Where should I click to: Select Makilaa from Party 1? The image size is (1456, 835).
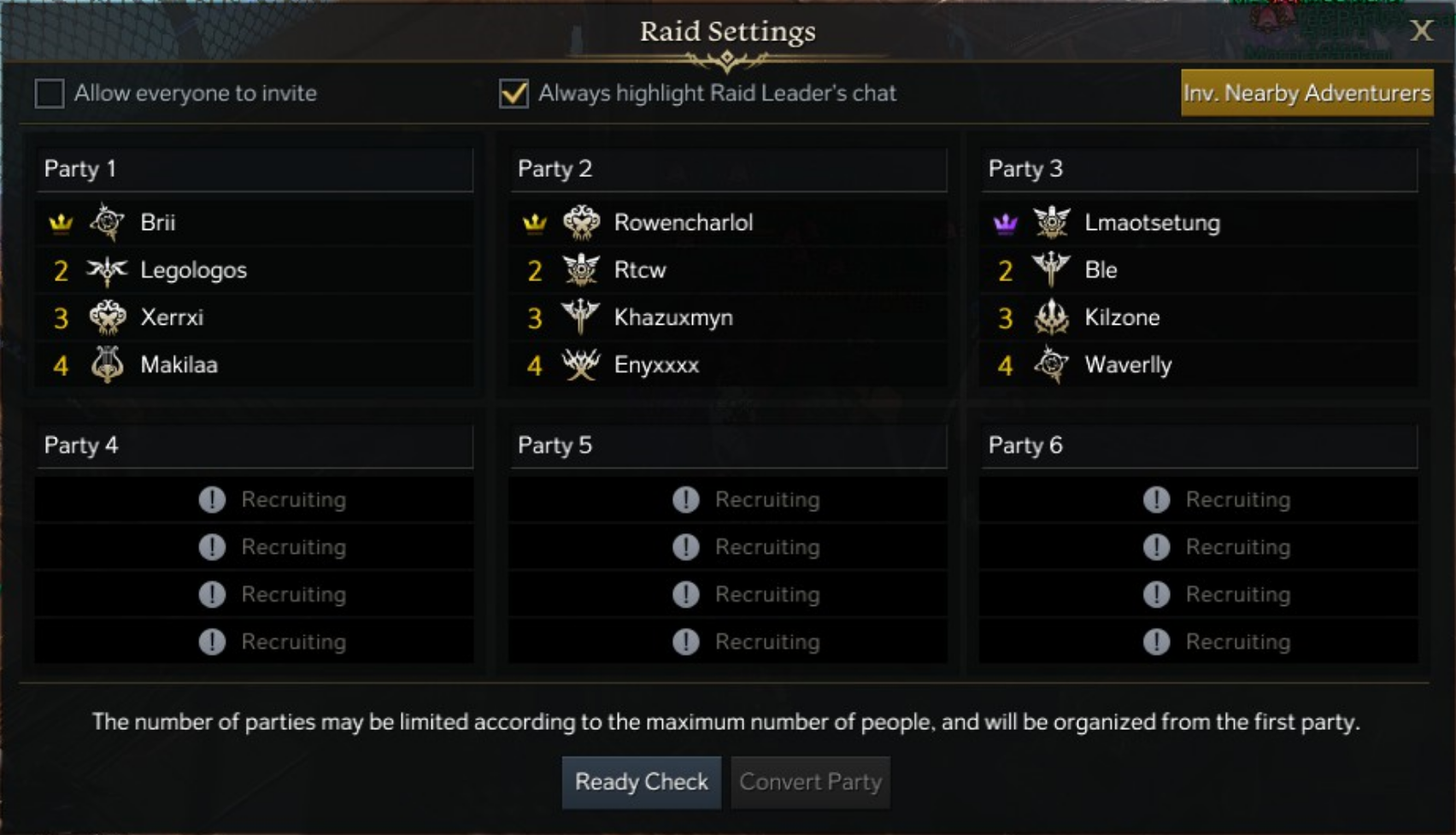point(179,366)
